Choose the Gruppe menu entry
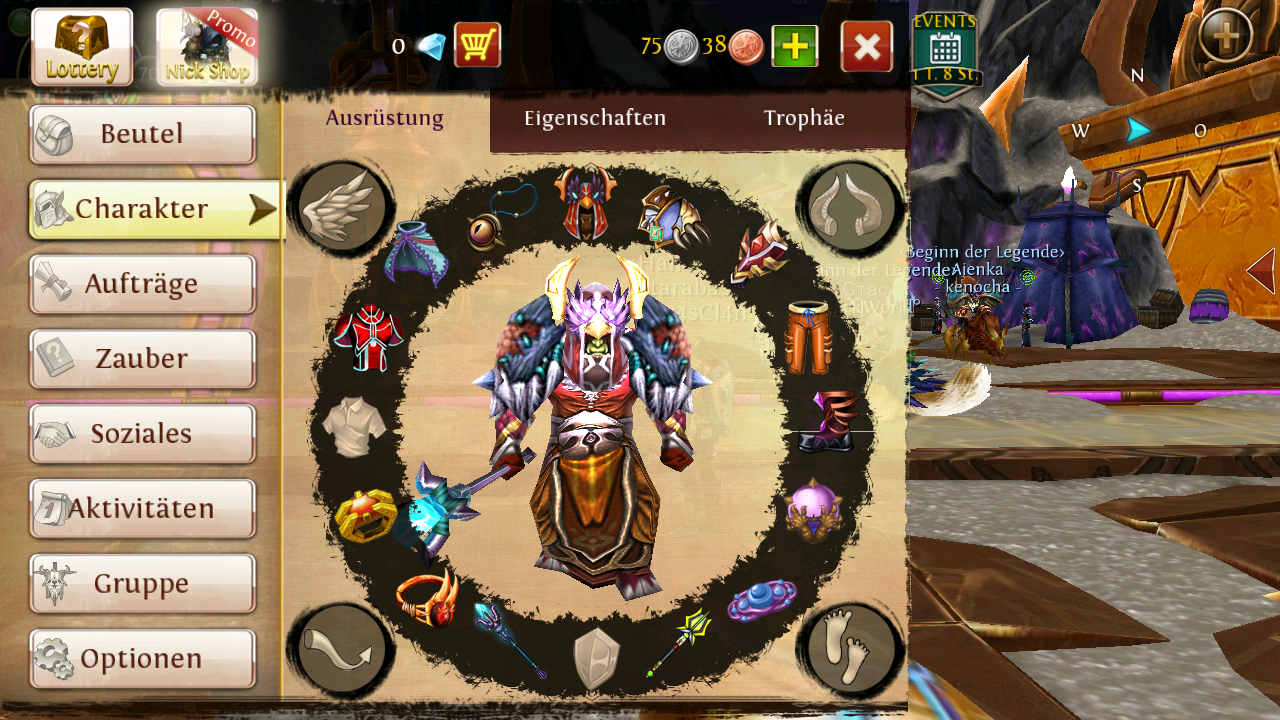The image size is (1280, 720). click(x=142, y=584)
